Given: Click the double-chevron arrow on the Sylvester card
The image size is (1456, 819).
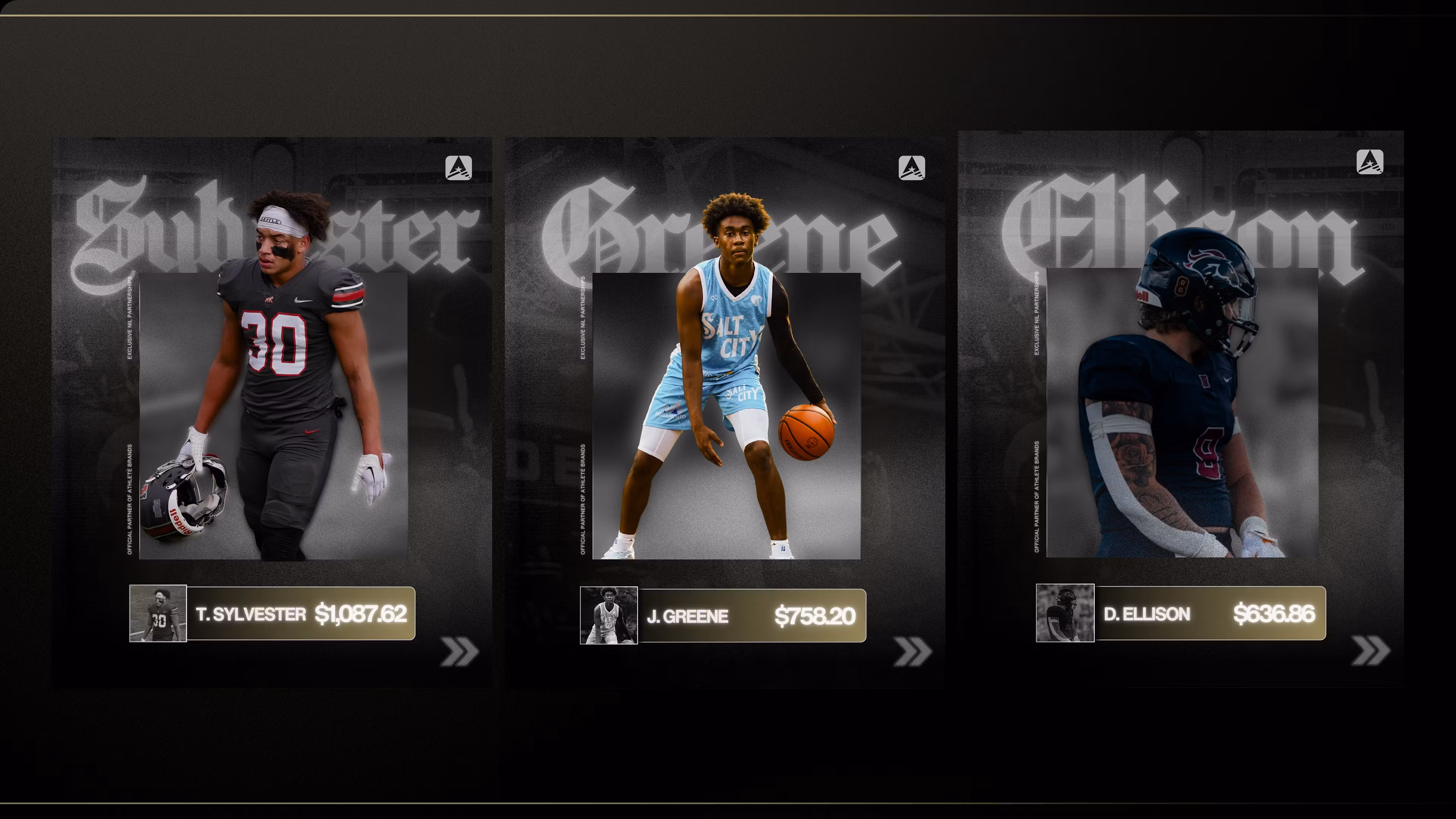Looking at the screenshot, I should pos(460,652).
